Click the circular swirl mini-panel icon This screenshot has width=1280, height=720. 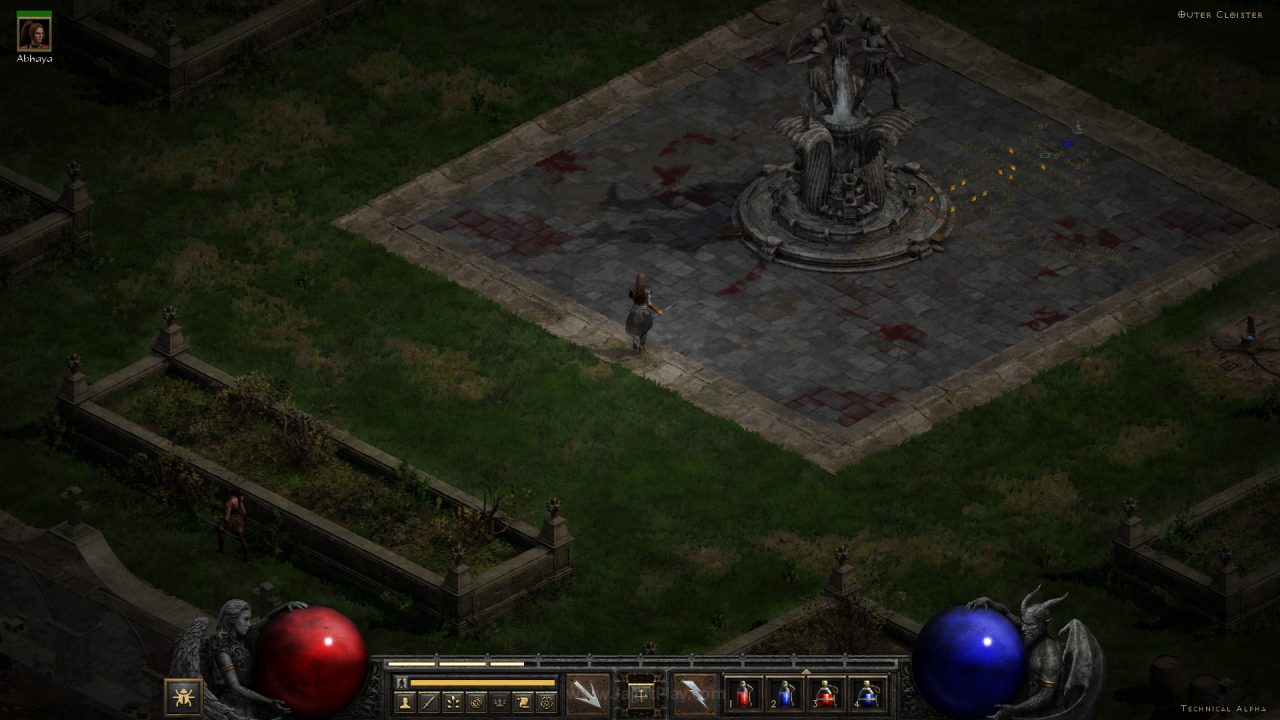coord(476,702)
